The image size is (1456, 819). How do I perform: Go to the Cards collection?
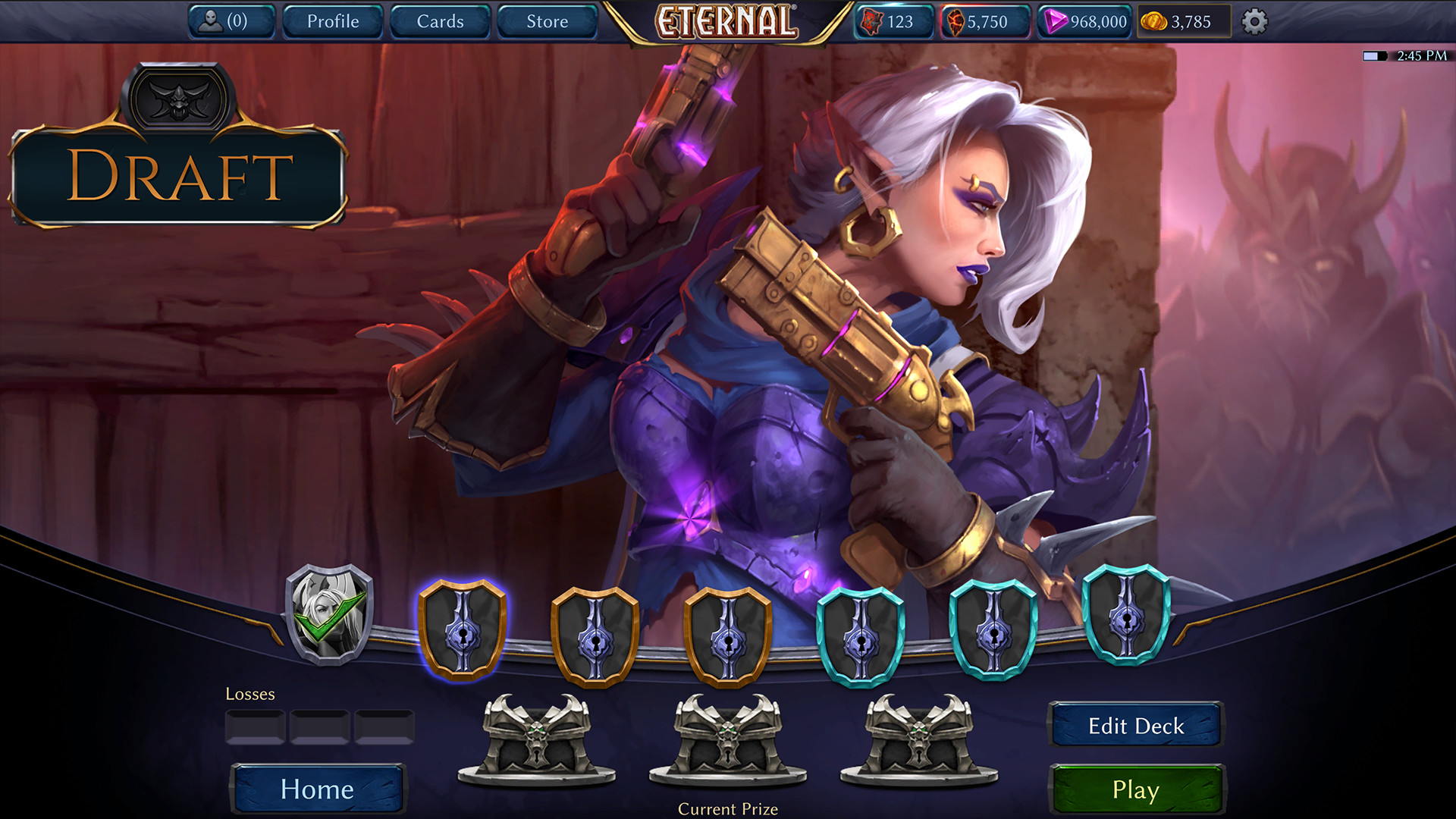(440, 21)
